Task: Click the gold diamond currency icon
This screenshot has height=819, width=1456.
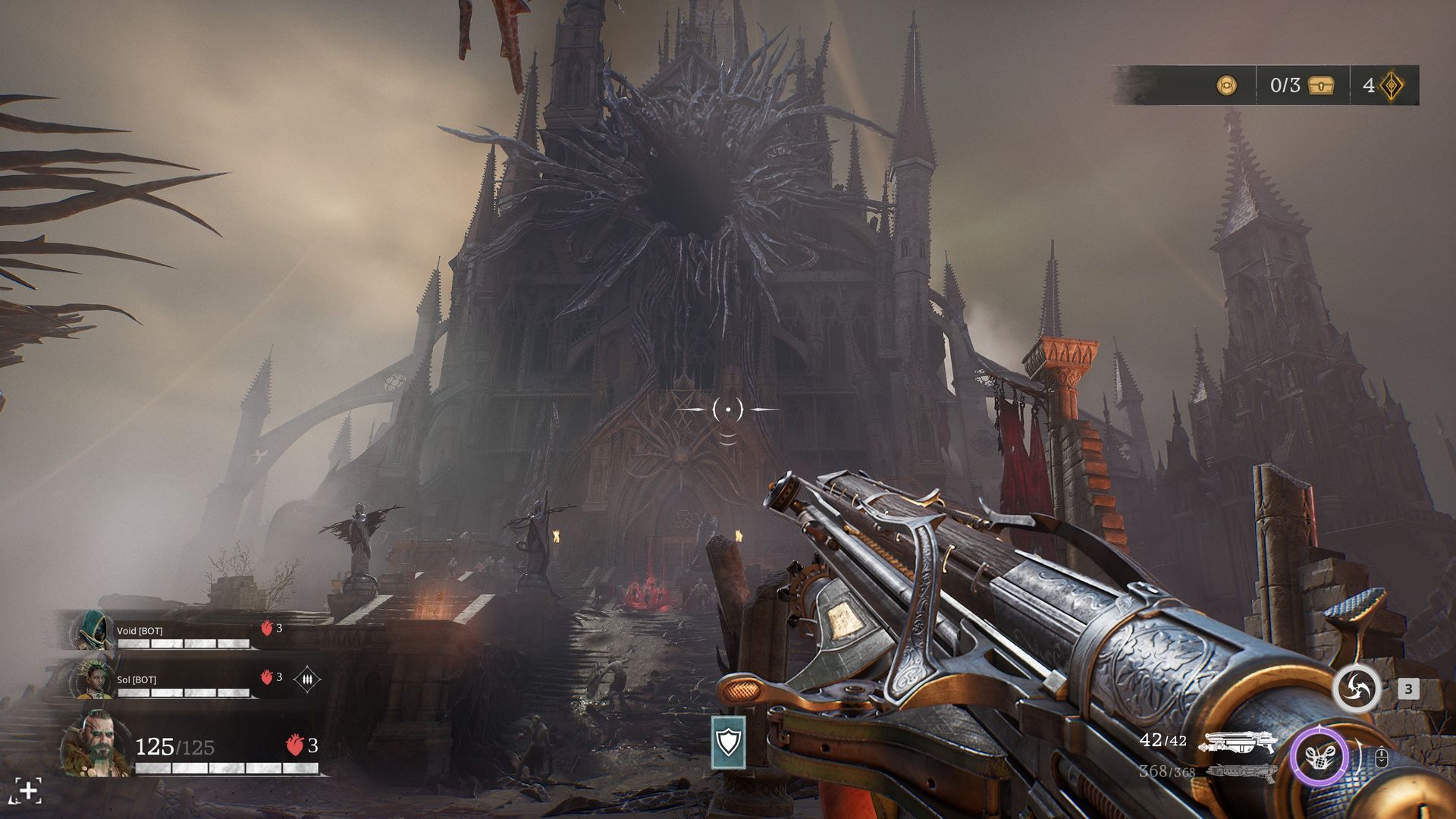Action: click(1392, 85)
